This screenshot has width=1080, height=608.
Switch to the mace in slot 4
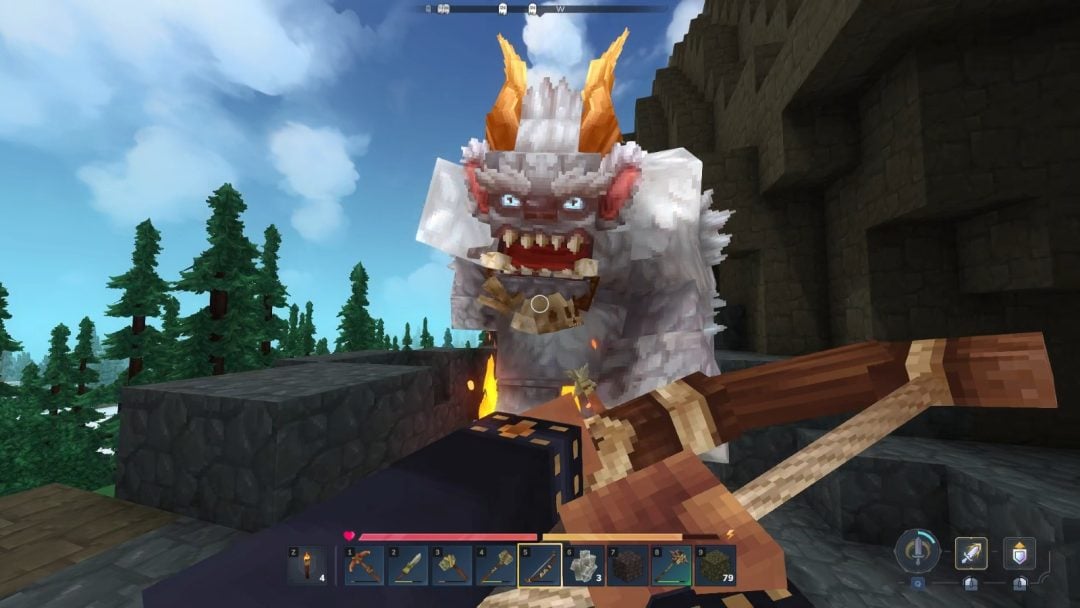(x=495, y=566)
